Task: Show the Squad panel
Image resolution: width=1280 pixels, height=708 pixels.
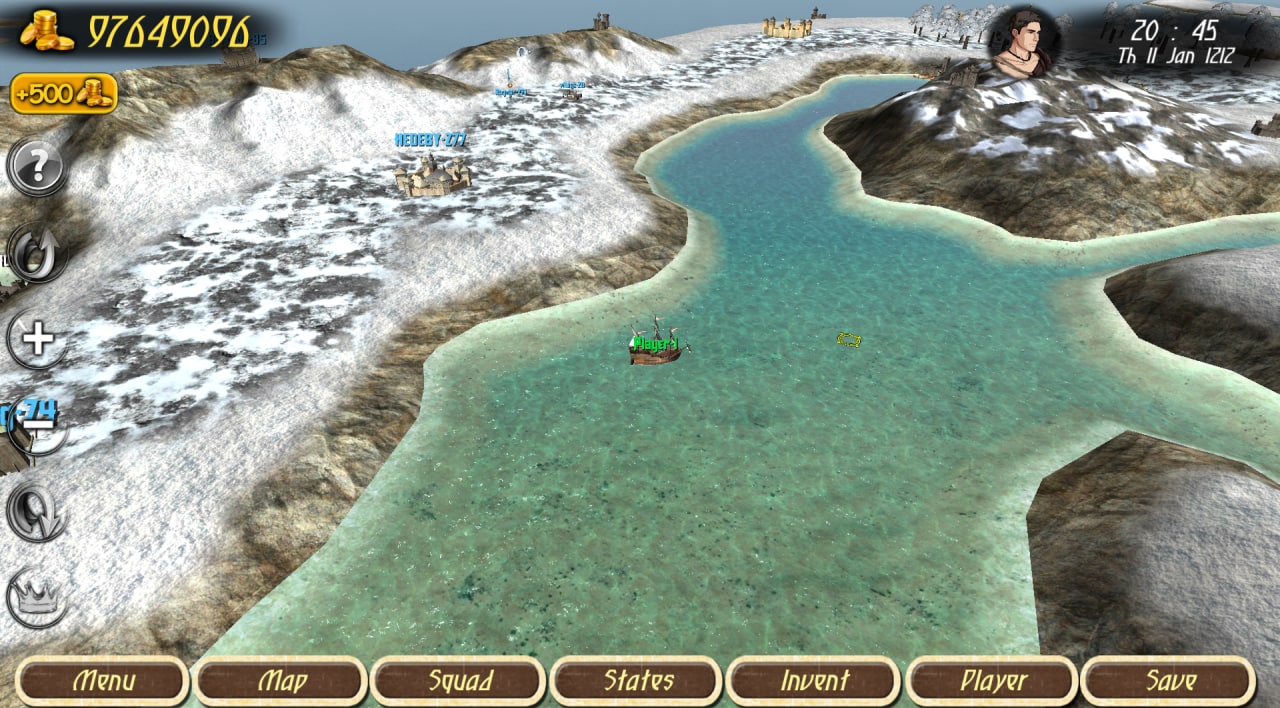Action: tap(459, 682)
